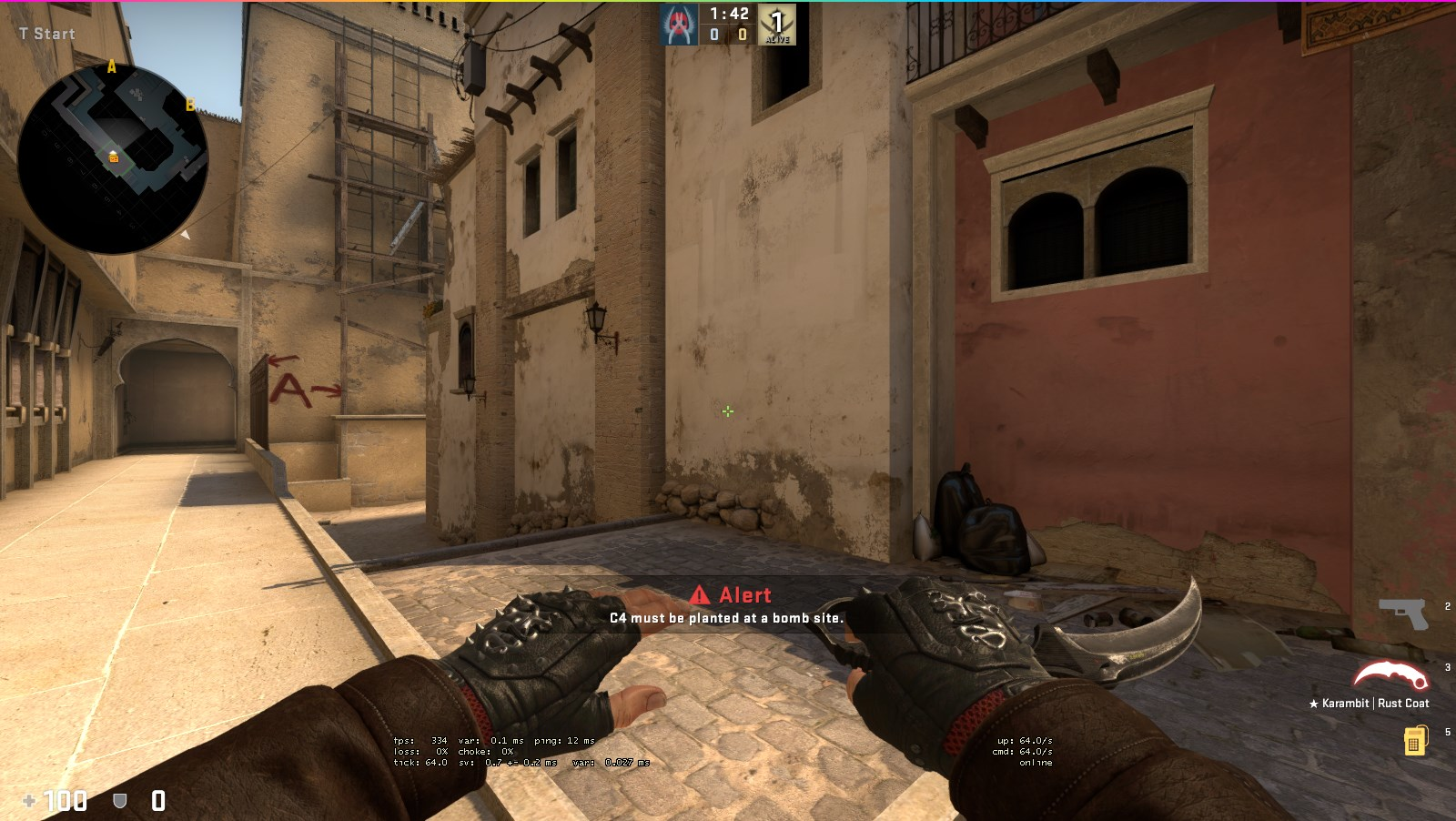This screenshot has width=1456, height=821.
Task: Click the net_graph fps readout text
Action: (x=420, y=741)
